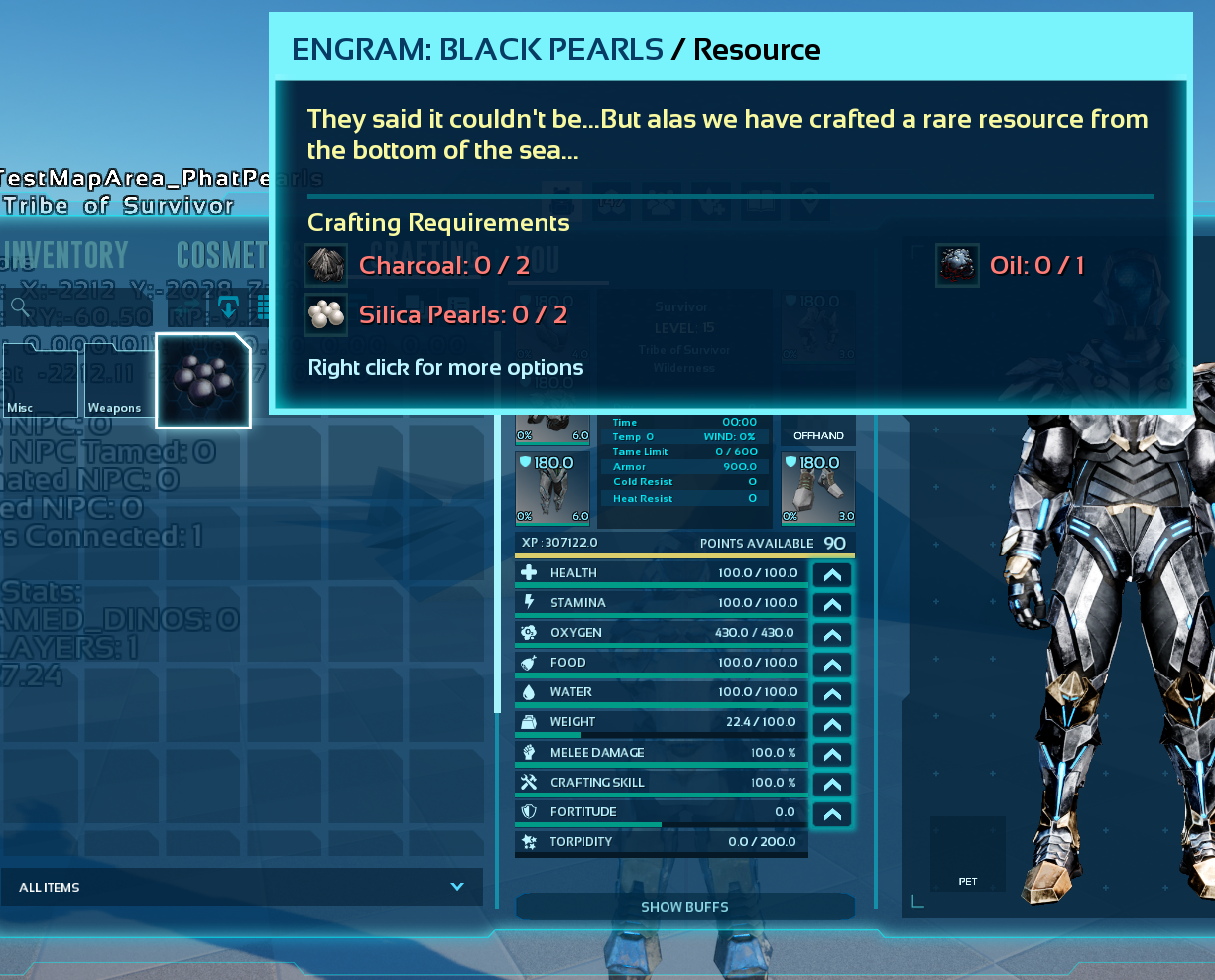1215x980 pixels.
Task: Open the Misc folder
Action: pos(40,381)
